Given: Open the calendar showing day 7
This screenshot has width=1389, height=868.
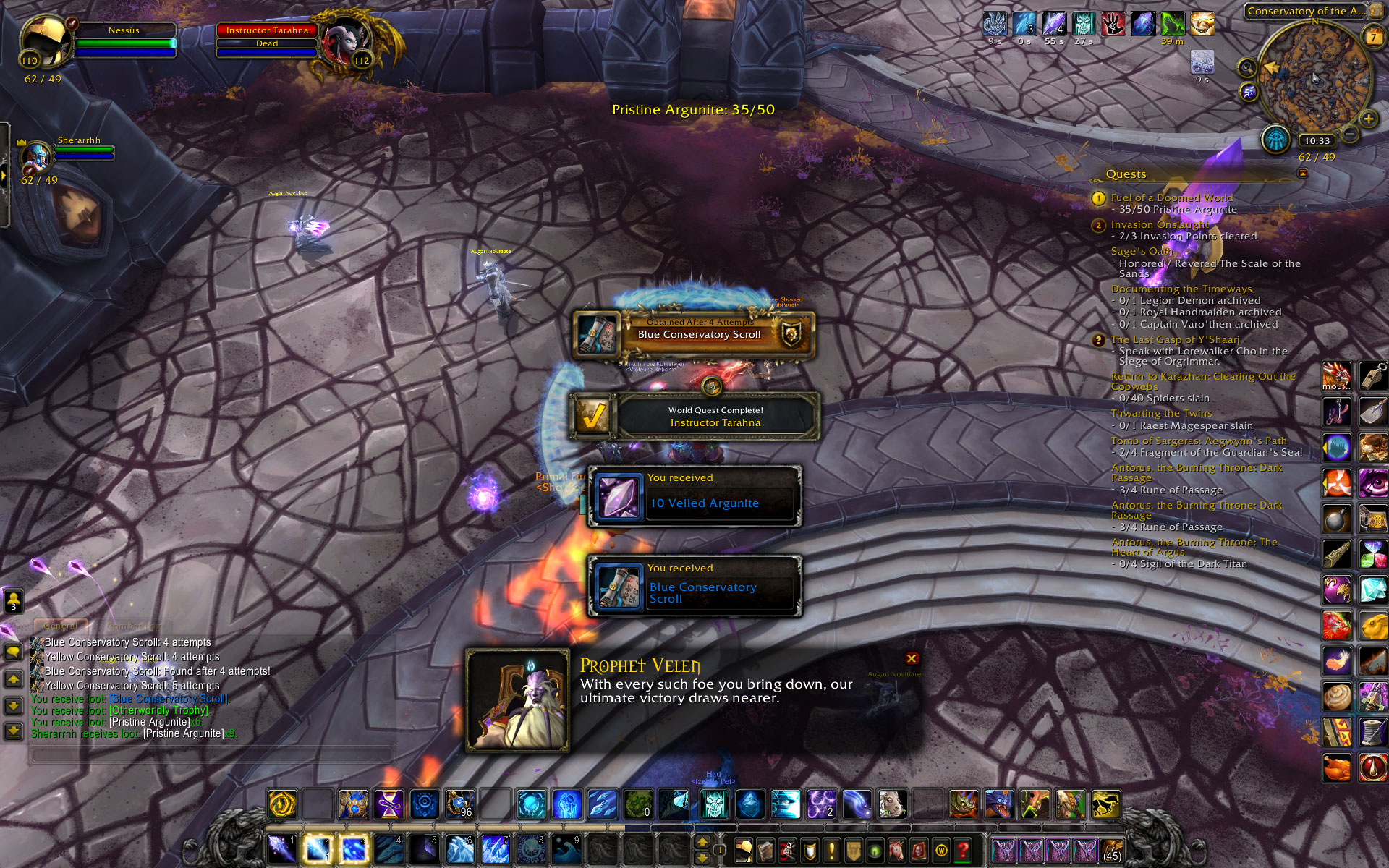Looking at the screenshot, I should coord(1372,36).
